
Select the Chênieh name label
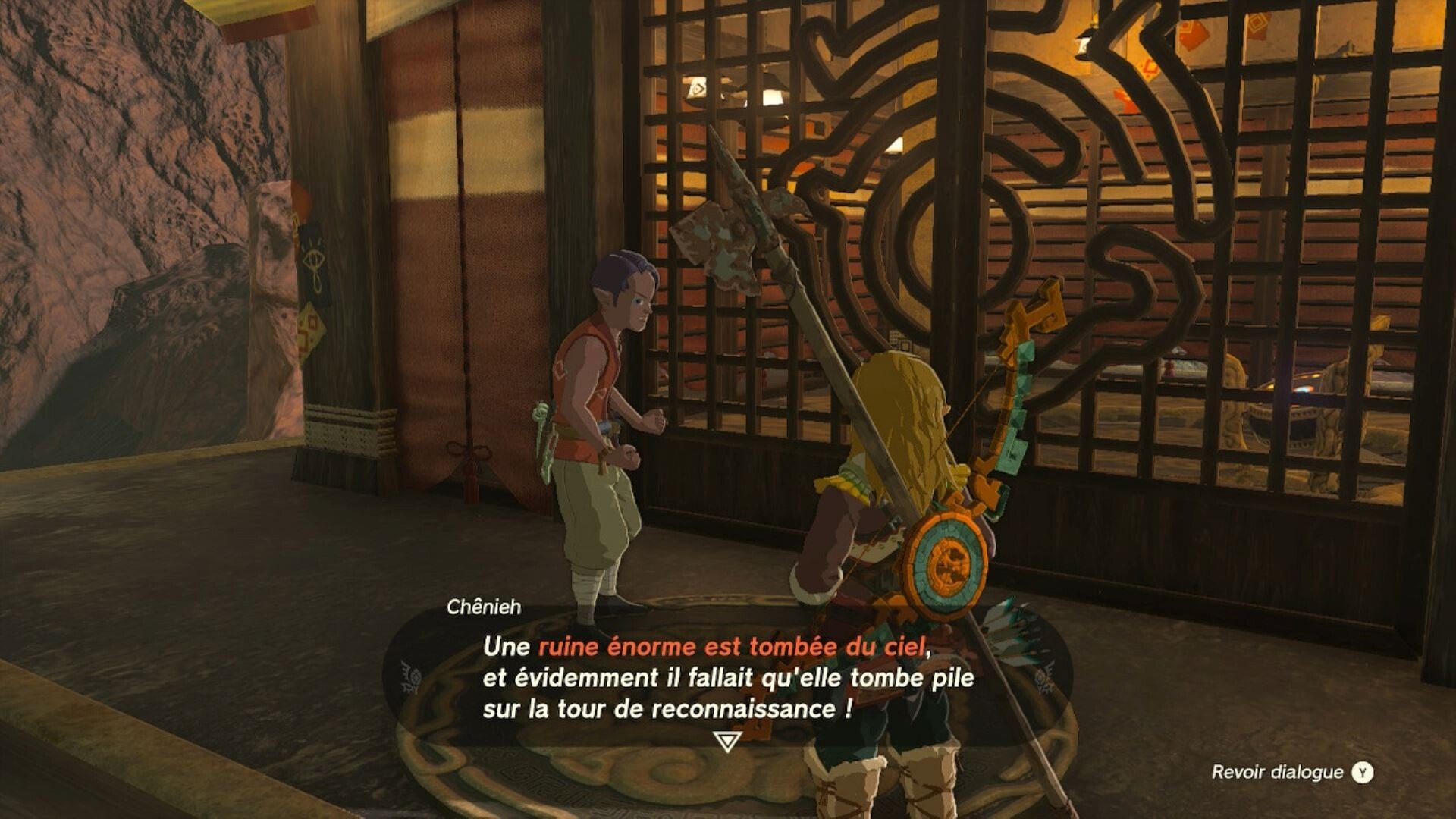coord(483,607)
